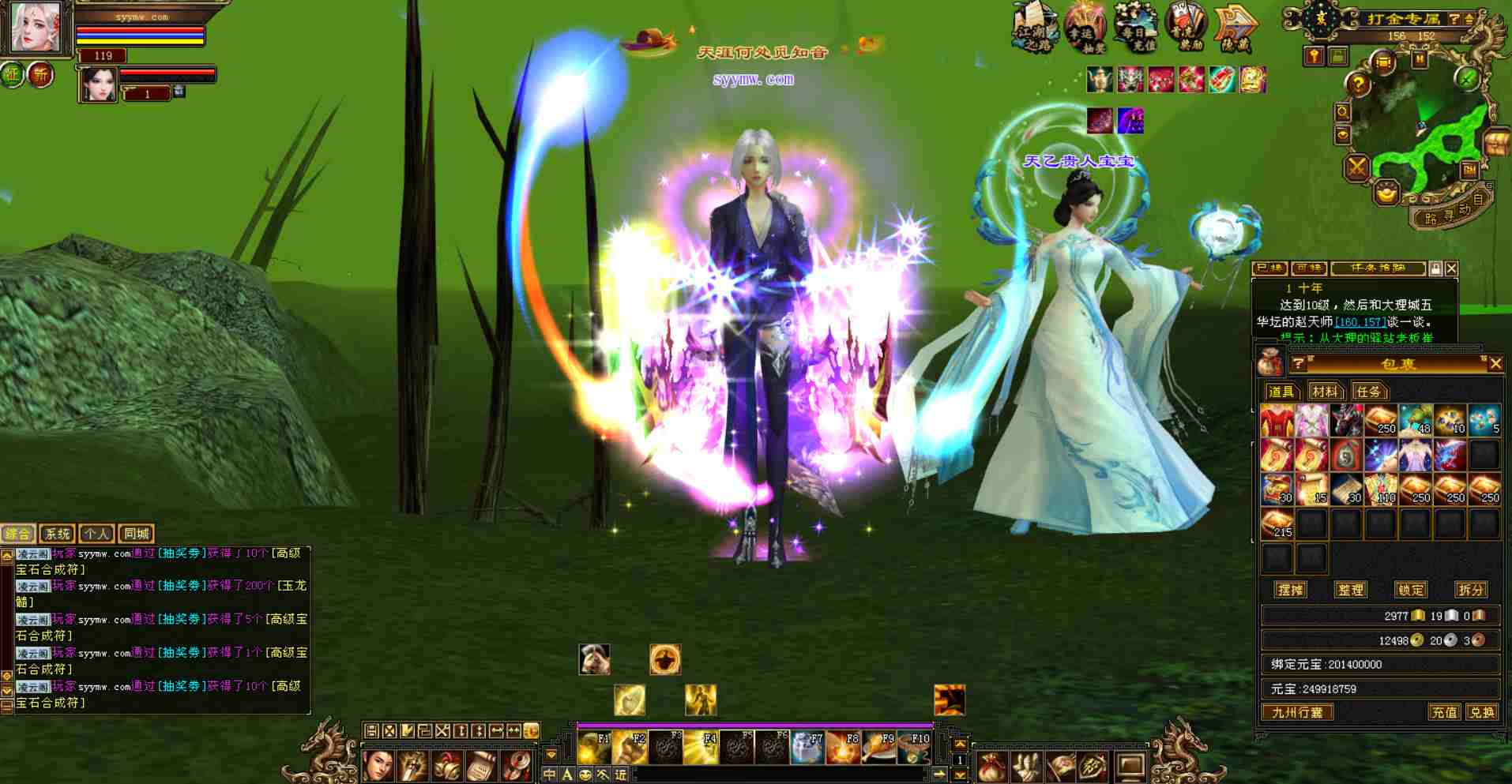1512x784 pixels.
Task: Open the 幸运抽奖 lucky draw icon
Action: point(1085,26)
